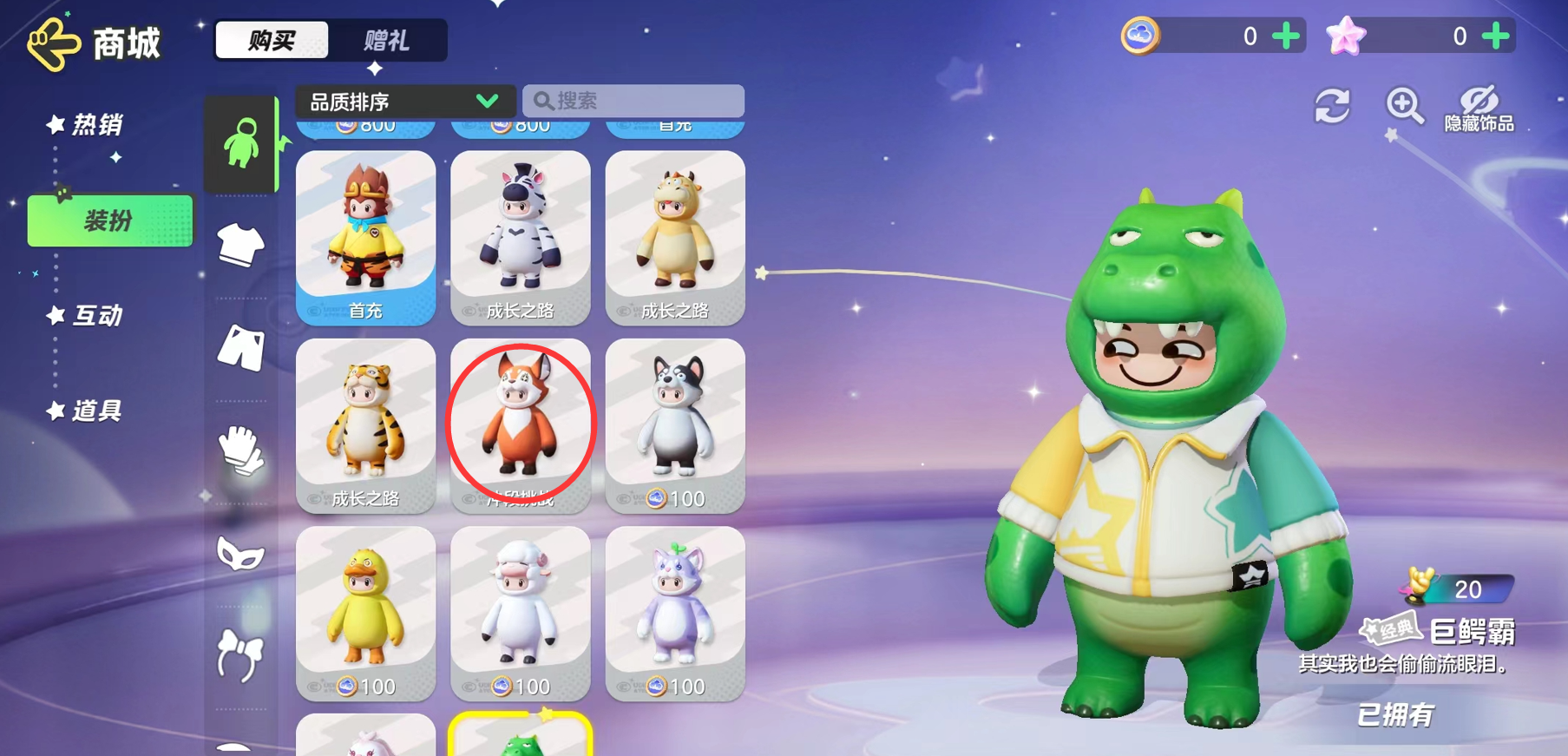Choose the pants category icon
The height and width of the screenshot is (756, 1568).
[240, 347]
